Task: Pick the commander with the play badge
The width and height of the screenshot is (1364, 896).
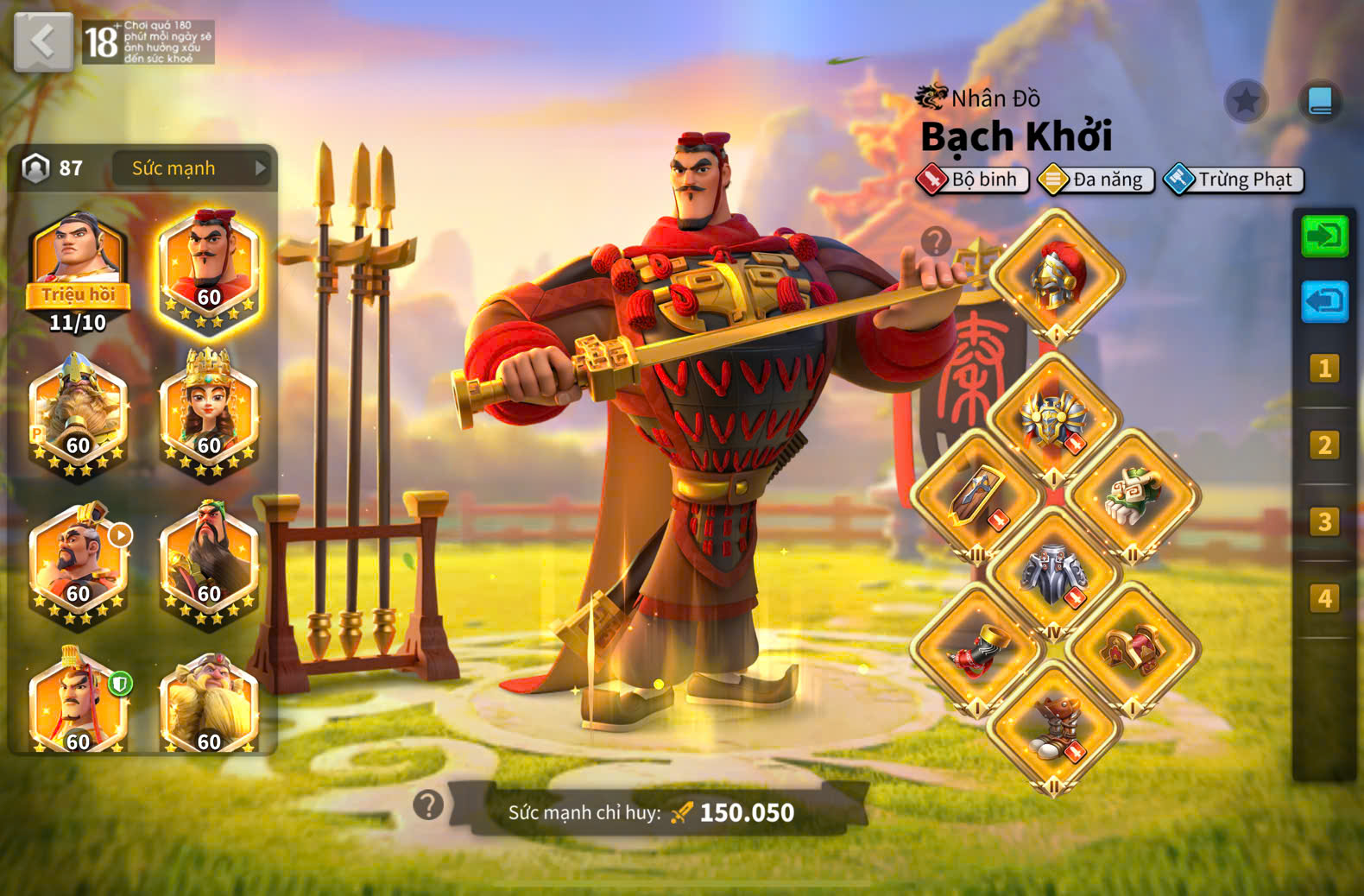Action: click(79, 563)
